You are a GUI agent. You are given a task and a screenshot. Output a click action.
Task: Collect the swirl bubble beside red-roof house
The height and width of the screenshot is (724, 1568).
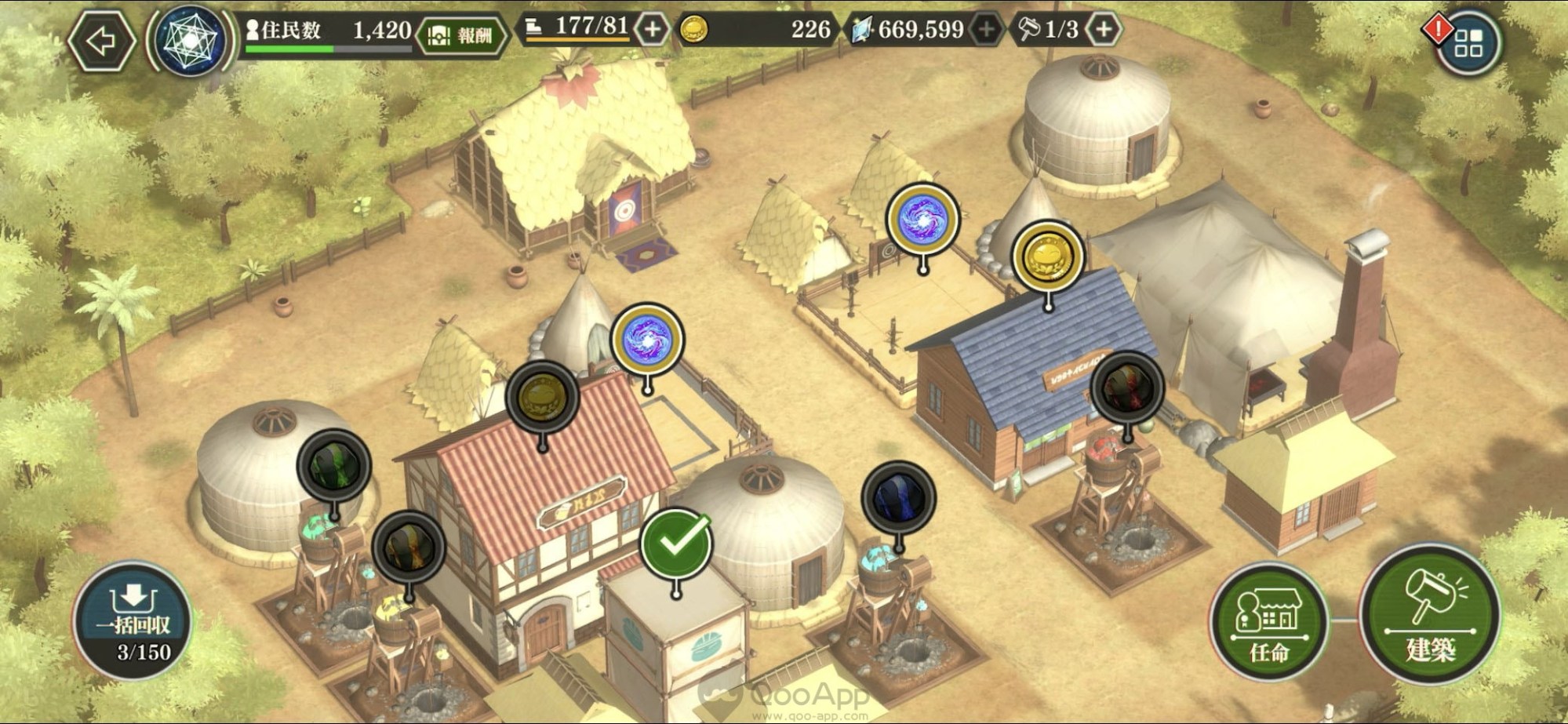click(647, 340)
